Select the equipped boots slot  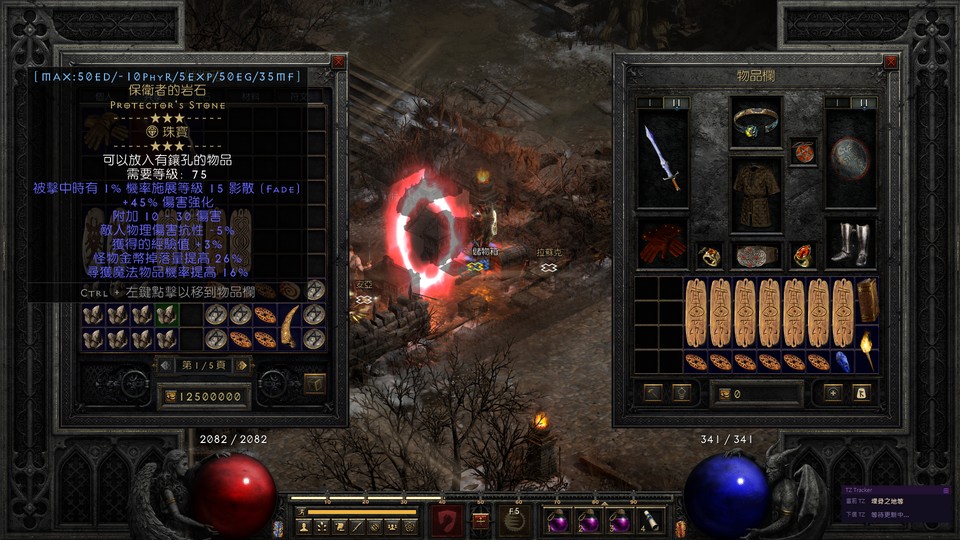point(849,243)
